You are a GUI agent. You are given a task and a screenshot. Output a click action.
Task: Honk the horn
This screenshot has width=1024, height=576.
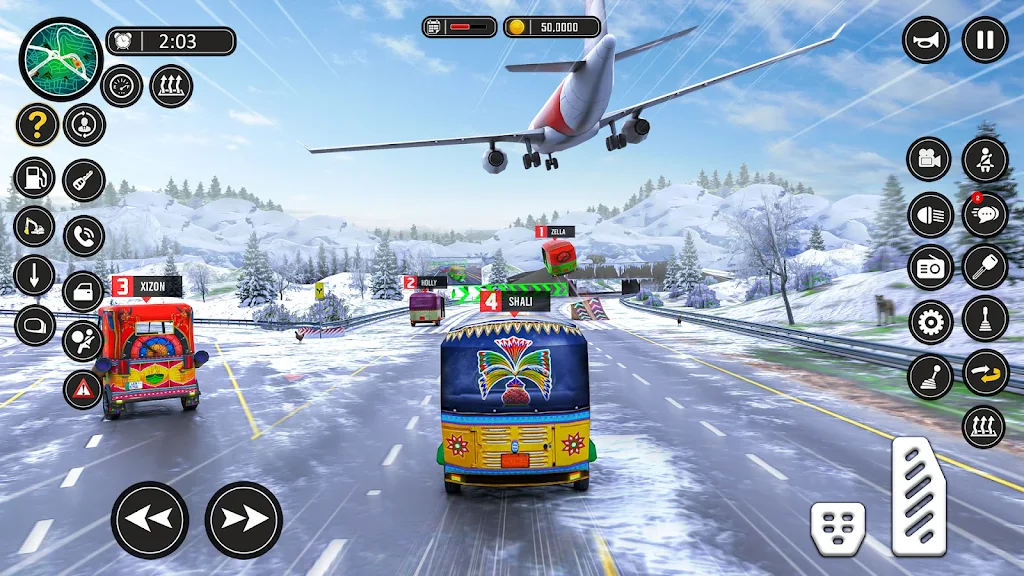[x=926, y=40]
